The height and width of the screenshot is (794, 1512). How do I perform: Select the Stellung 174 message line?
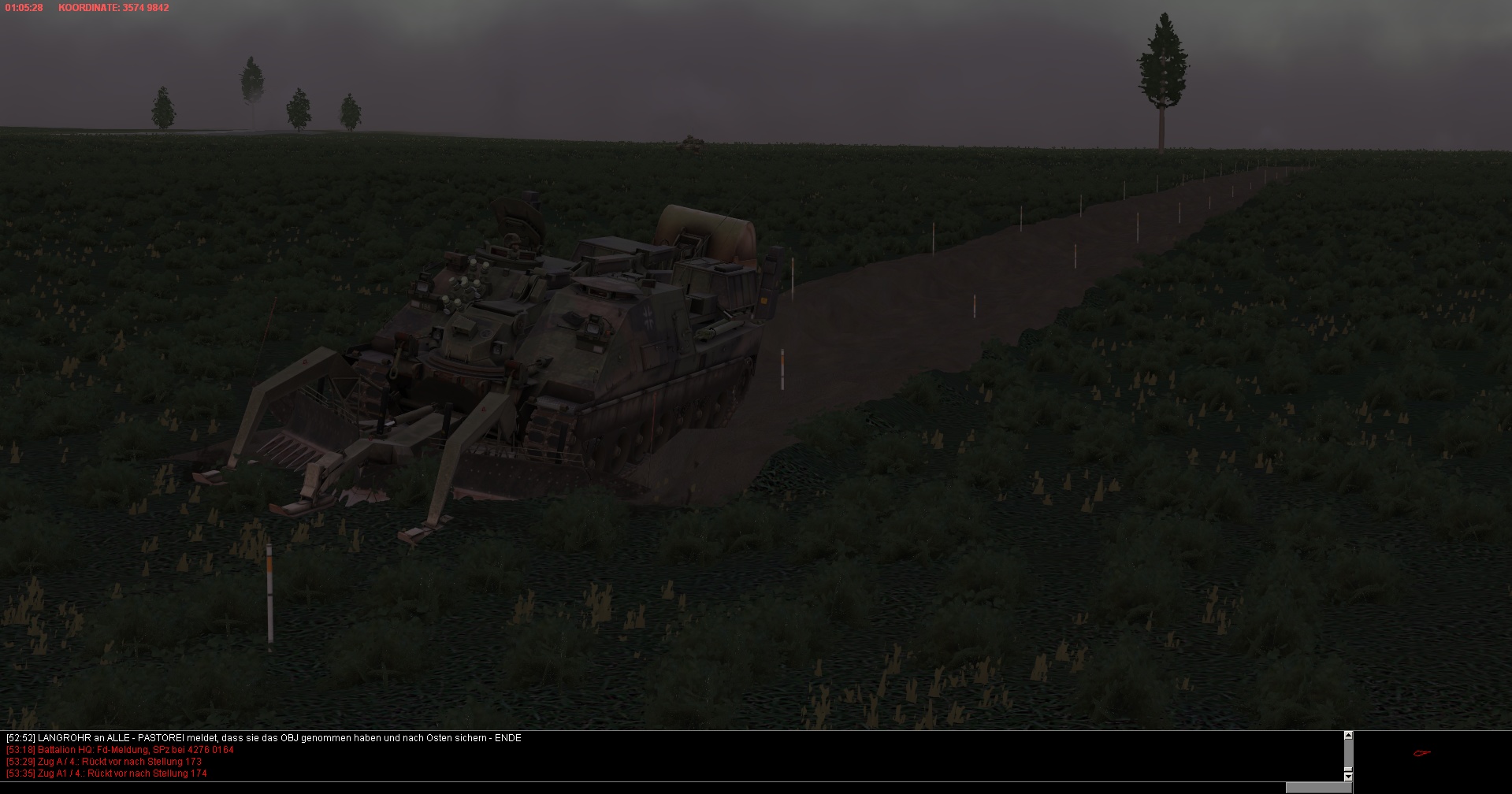click(106, 774)
